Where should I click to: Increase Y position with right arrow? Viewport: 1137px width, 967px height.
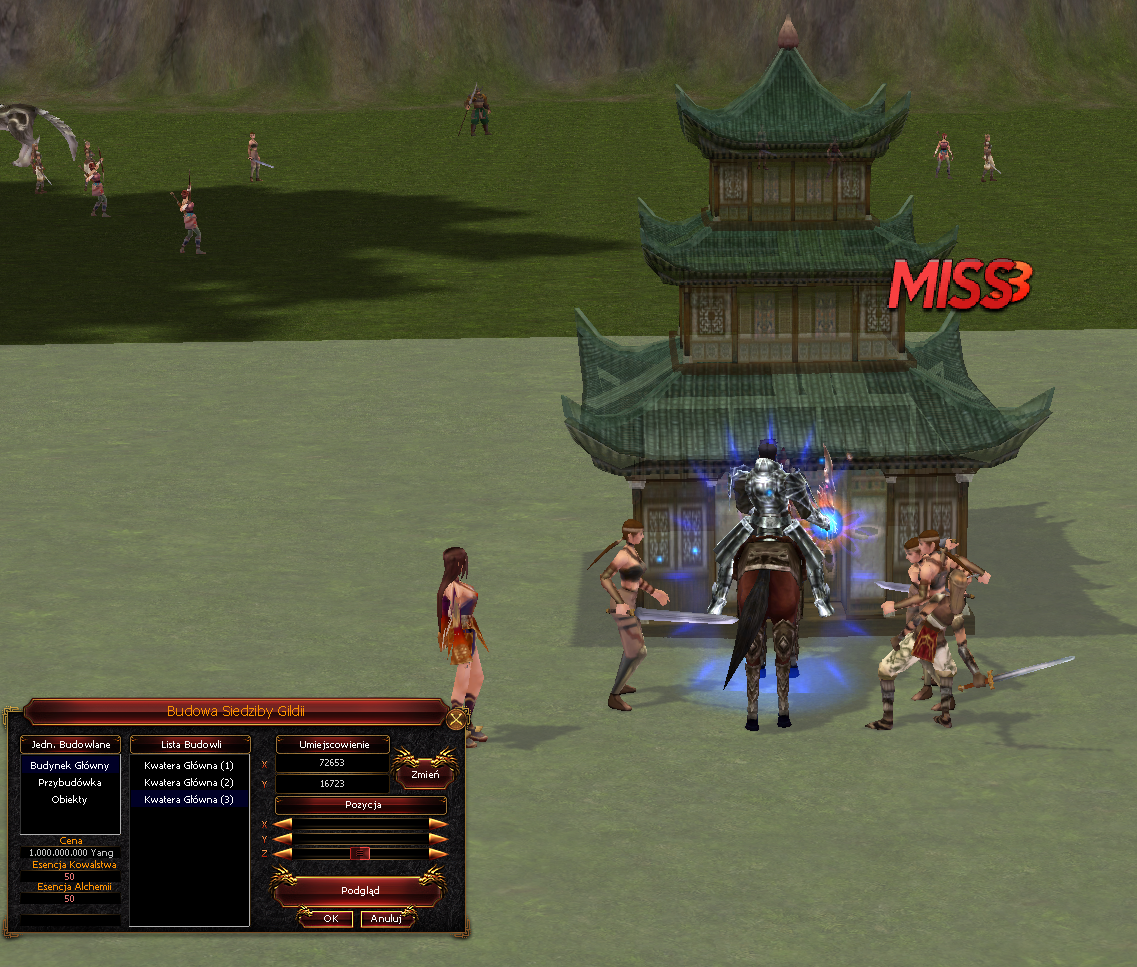(438, 838)
